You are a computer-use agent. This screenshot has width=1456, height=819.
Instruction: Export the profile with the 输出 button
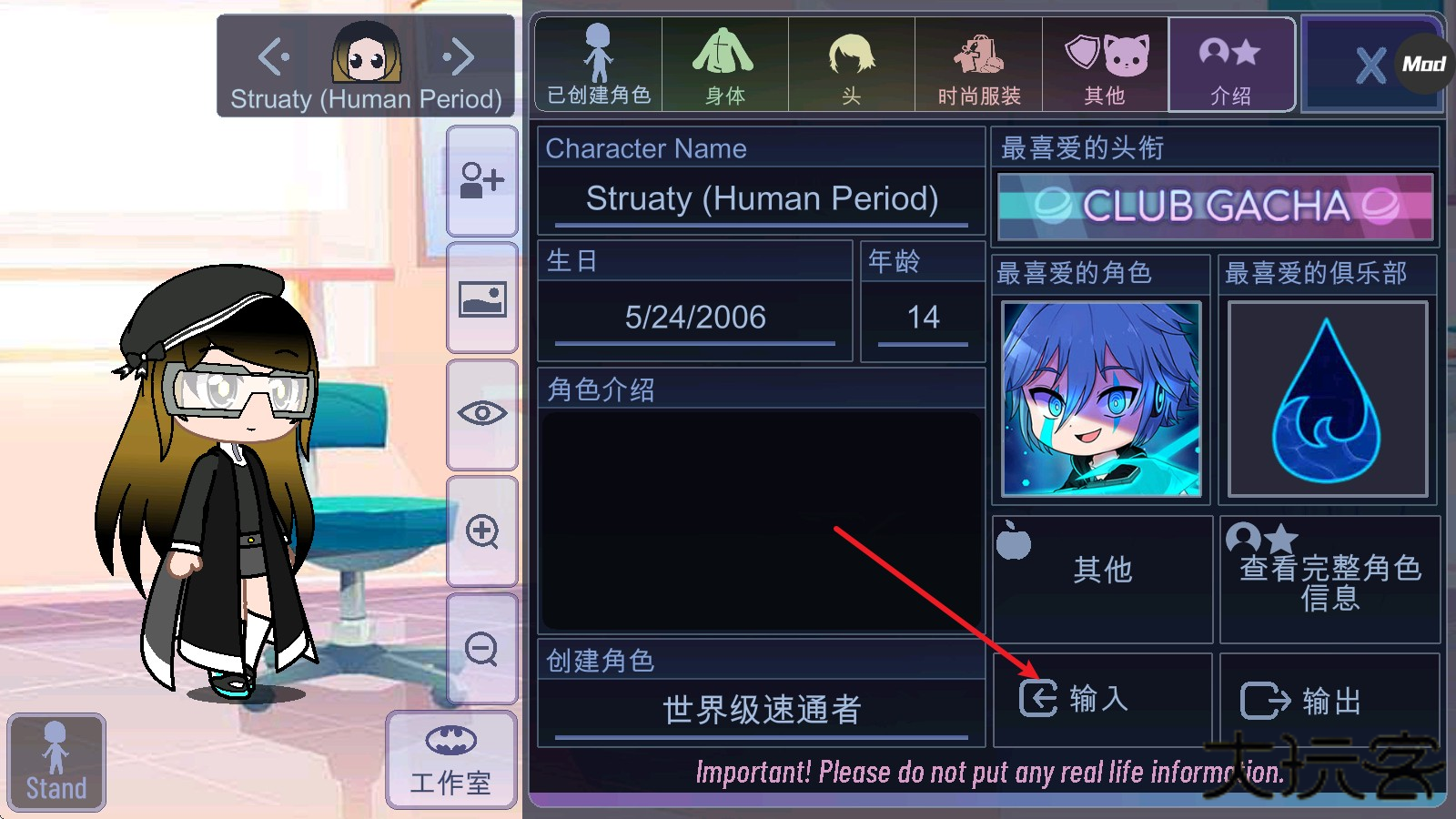tap(1330, 699)
